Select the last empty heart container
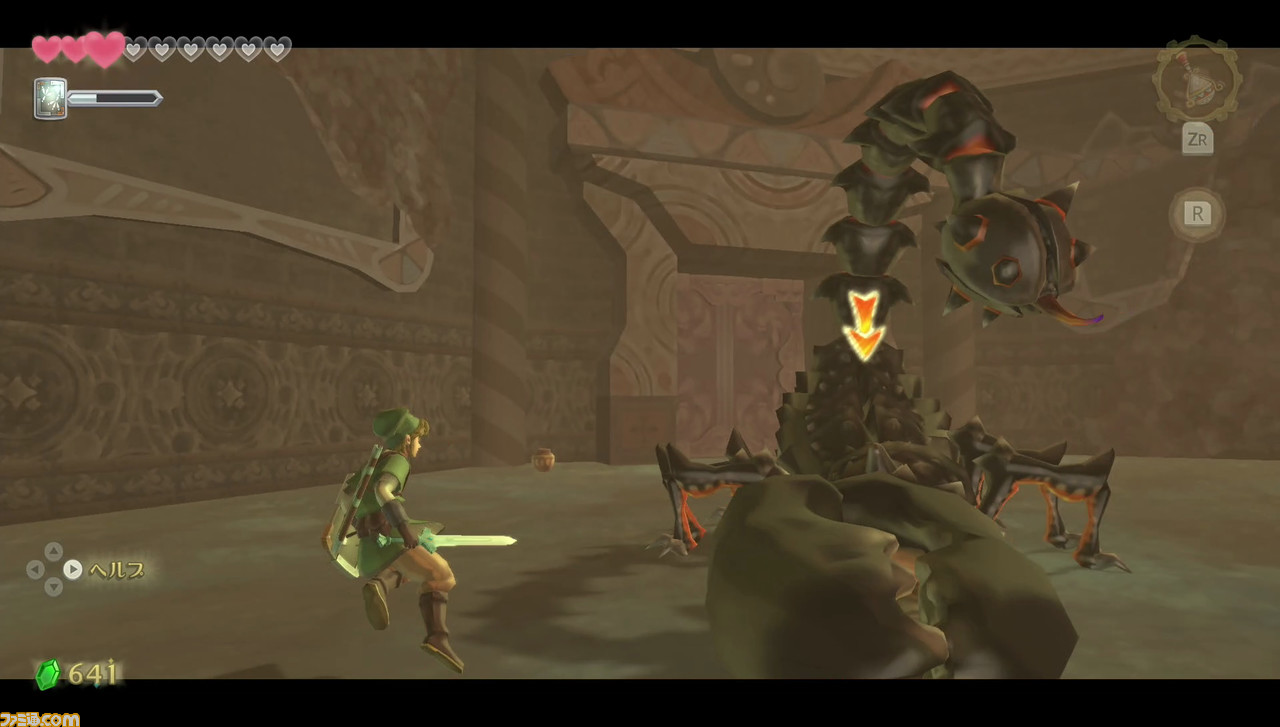The image size is (1280, 727). (x=276, y=47)
